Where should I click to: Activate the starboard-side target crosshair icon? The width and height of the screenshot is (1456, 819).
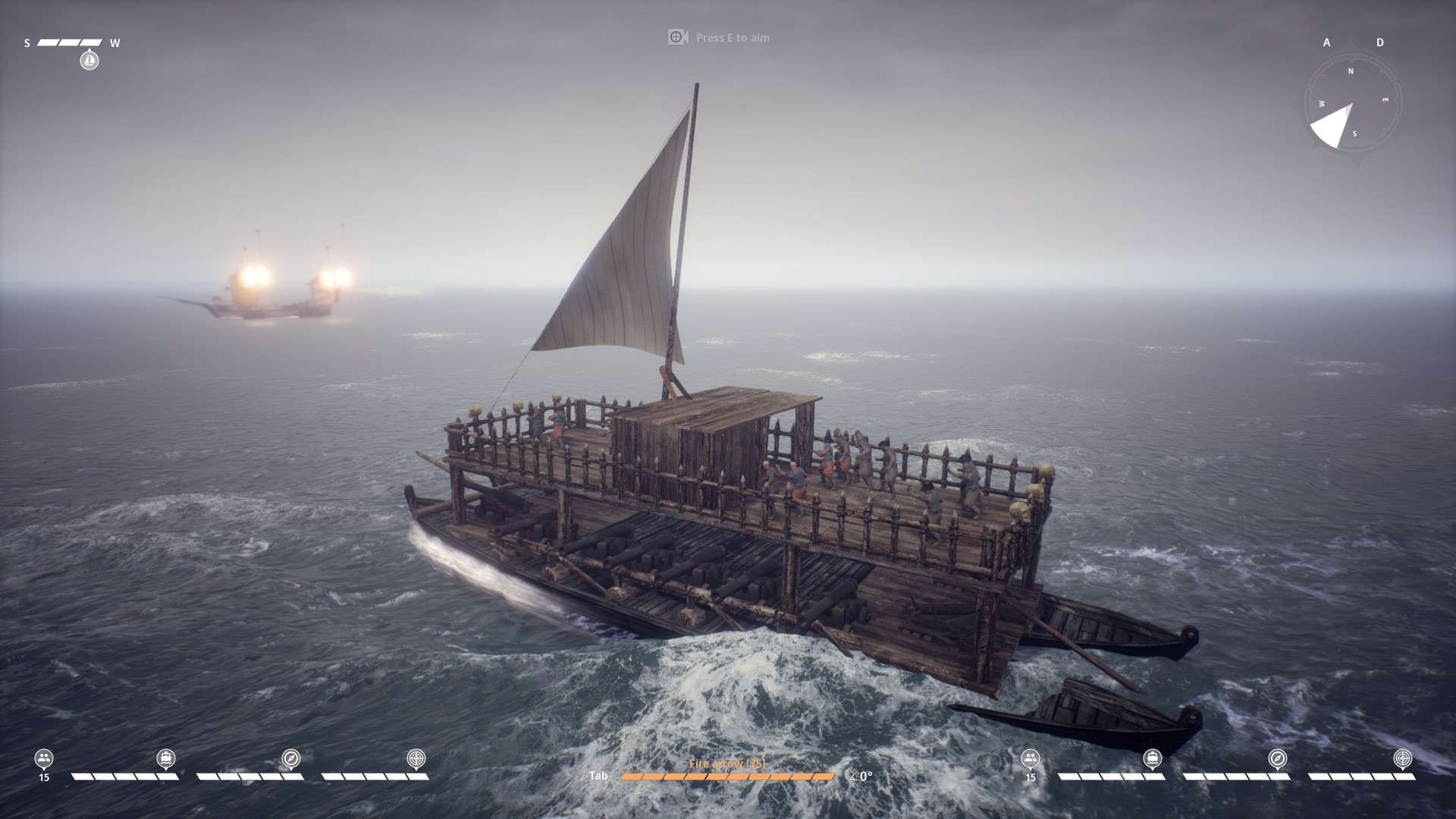point(1403,758)
